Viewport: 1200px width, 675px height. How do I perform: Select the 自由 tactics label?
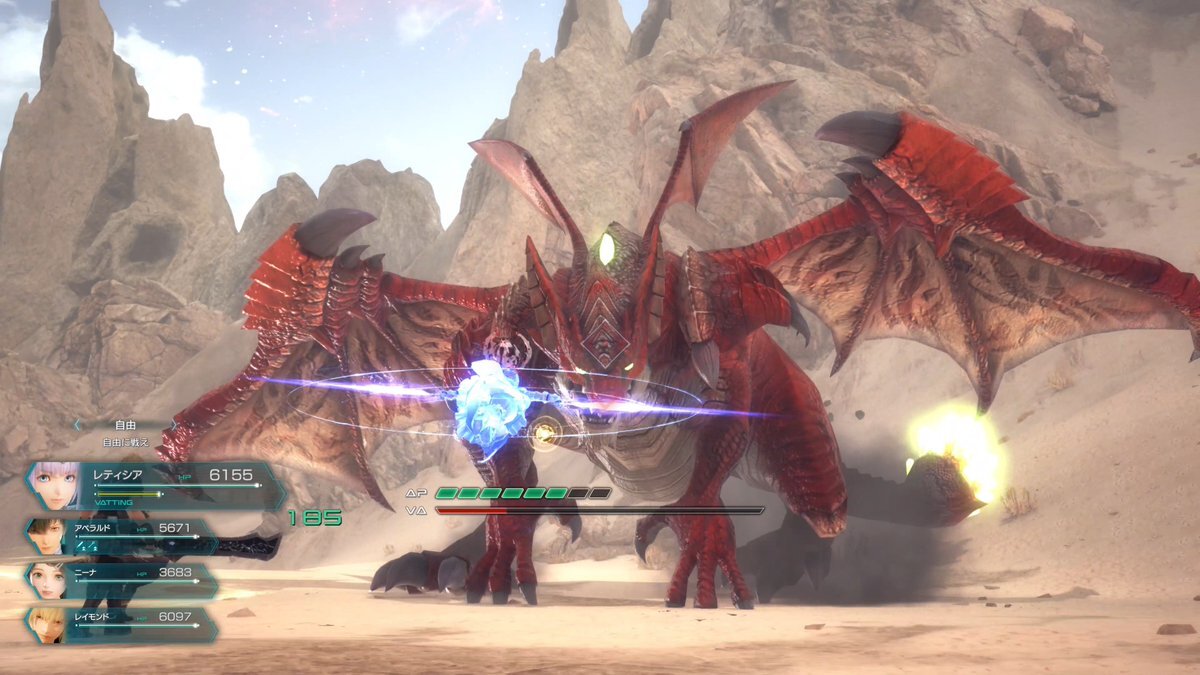125,425
